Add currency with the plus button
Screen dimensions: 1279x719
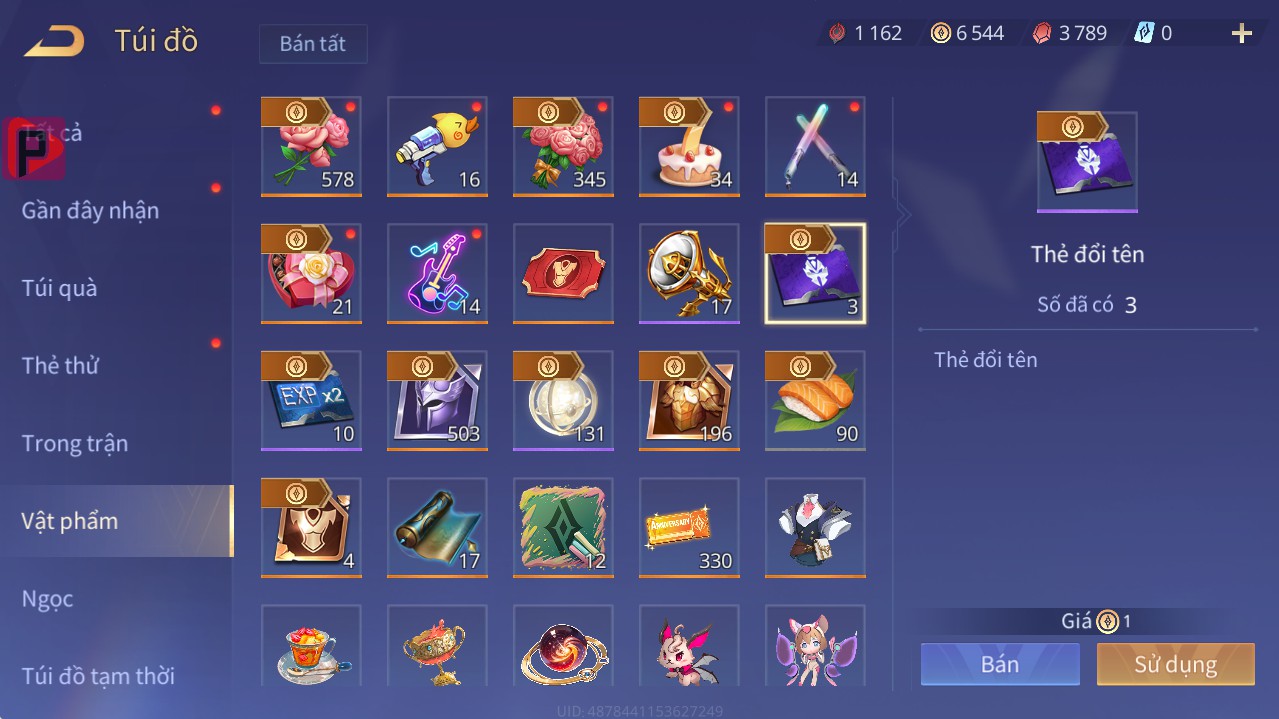[x=1241, y=34]
